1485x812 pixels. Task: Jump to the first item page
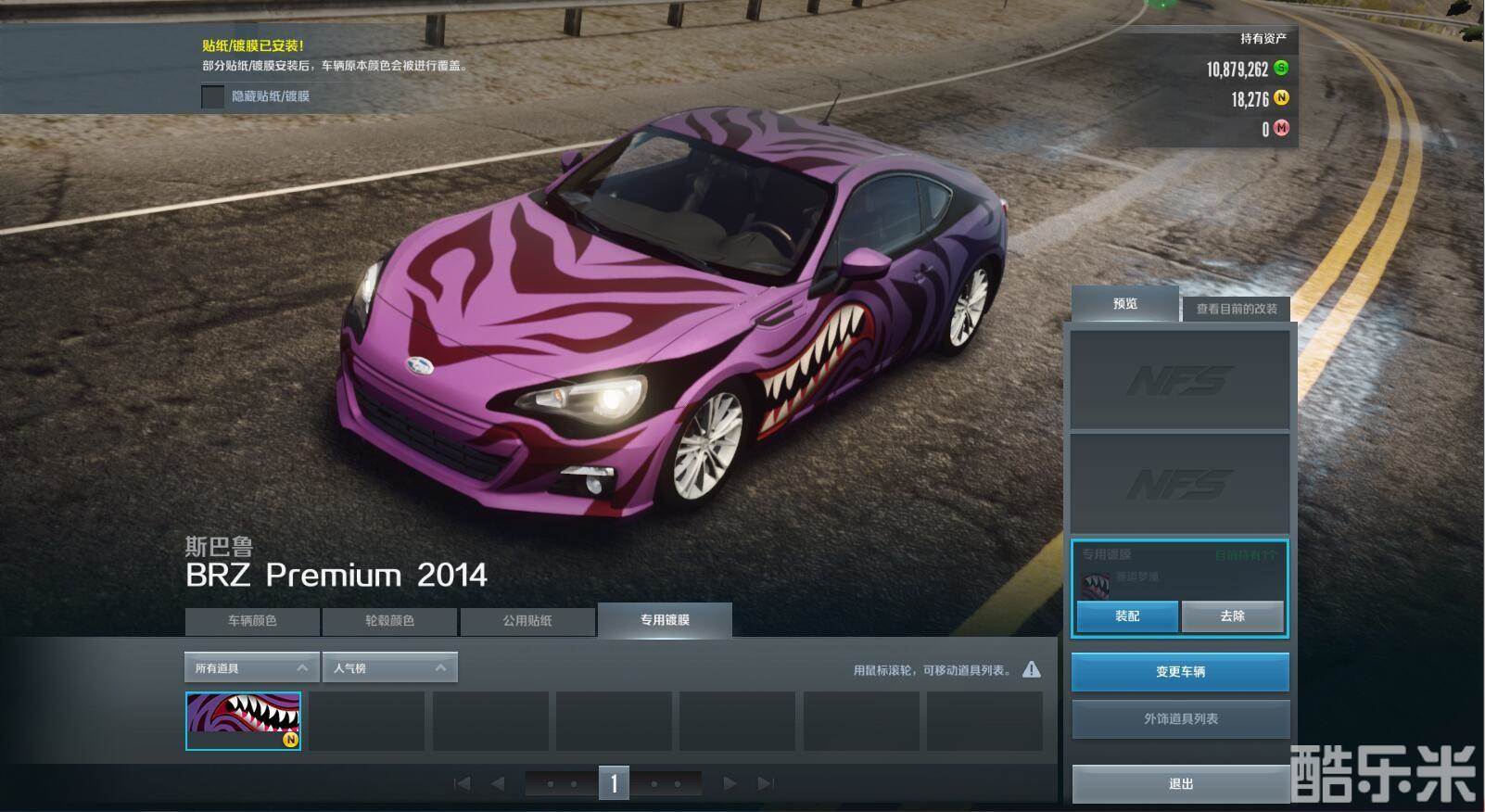(x=462, y=784)
